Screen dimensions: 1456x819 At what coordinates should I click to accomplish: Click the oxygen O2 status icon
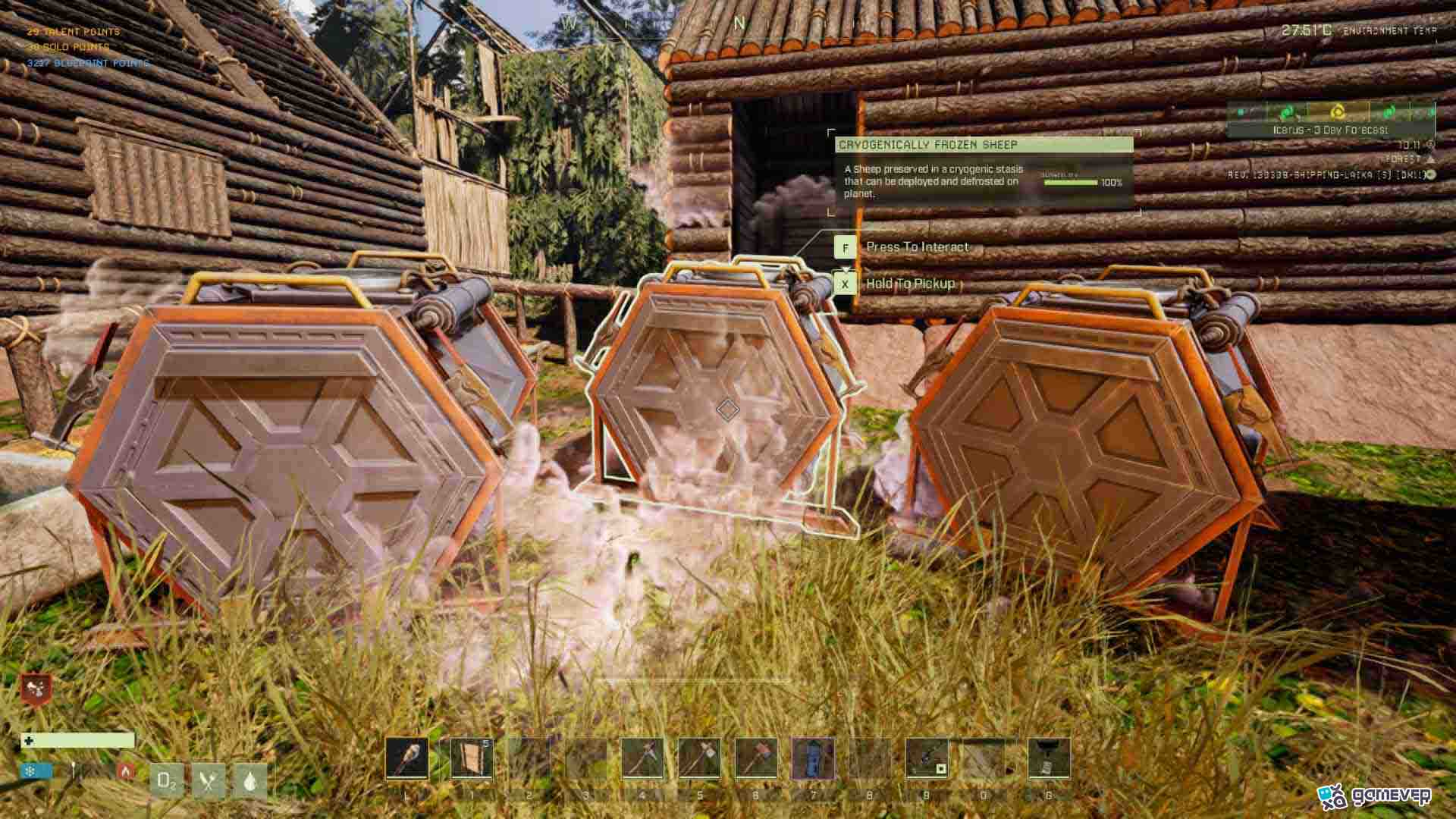(167, 780)
